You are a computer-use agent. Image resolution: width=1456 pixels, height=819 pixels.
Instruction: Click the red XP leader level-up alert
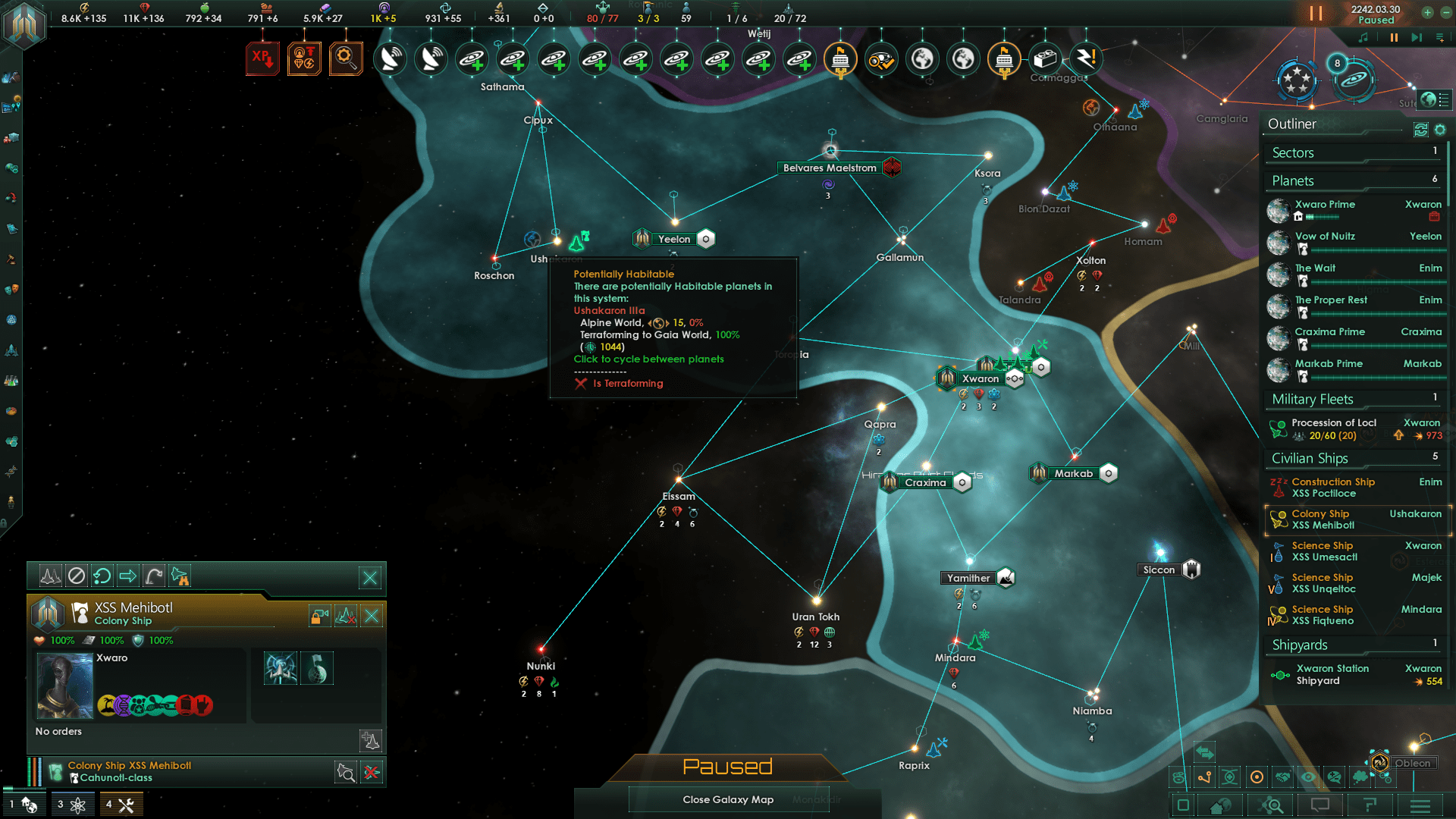point(263,58)
